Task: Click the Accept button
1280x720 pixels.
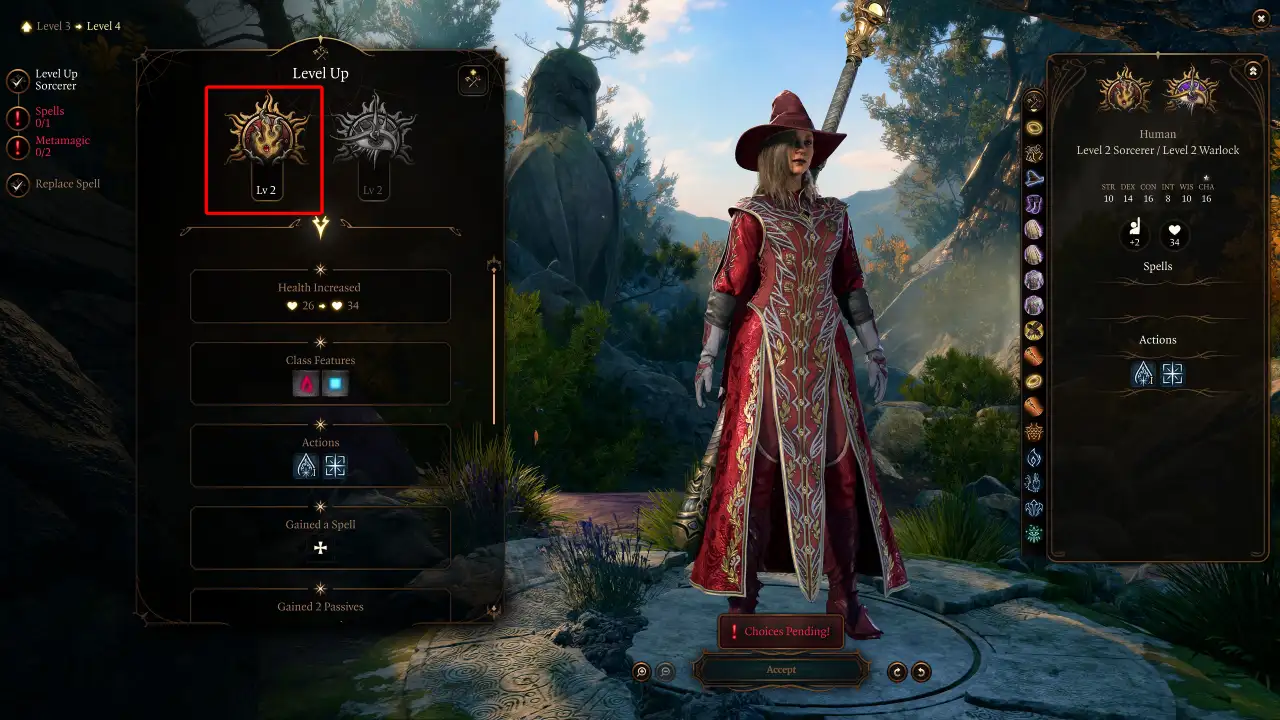Action: pos(781,670)
